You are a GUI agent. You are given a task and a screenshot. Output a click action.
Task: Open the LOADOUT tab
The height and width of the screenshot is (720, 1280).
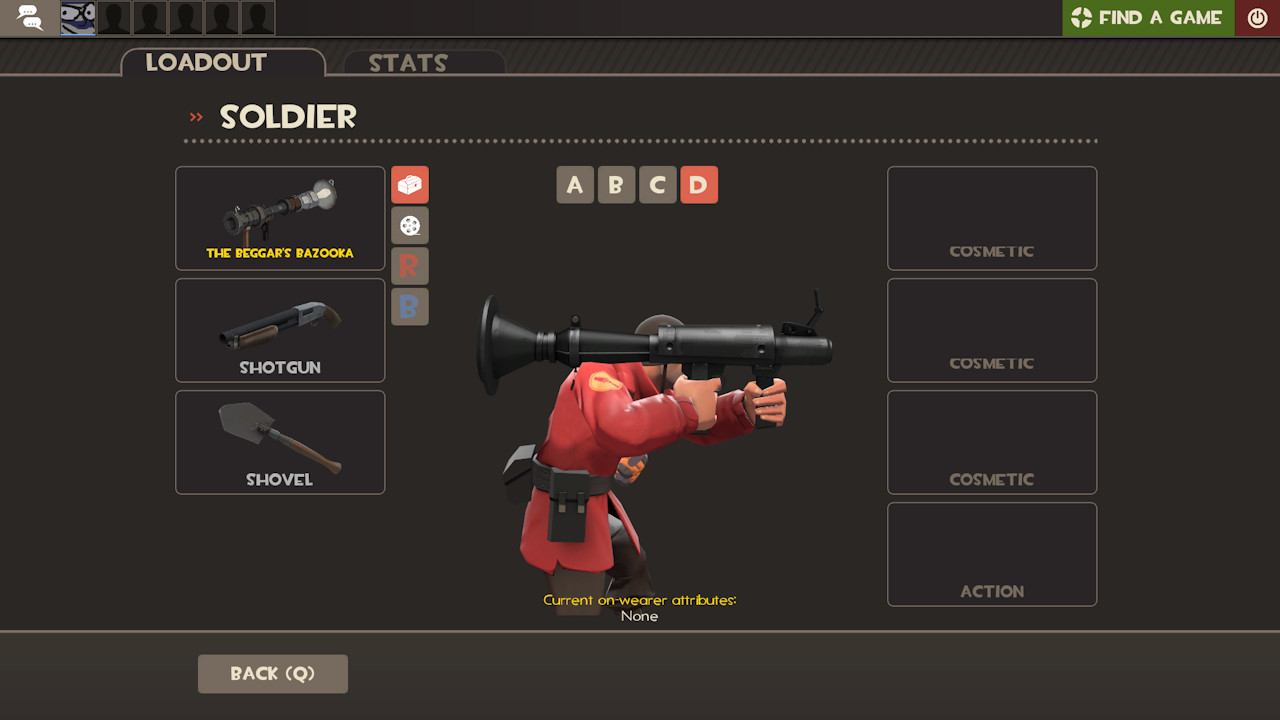coord(206,62)
